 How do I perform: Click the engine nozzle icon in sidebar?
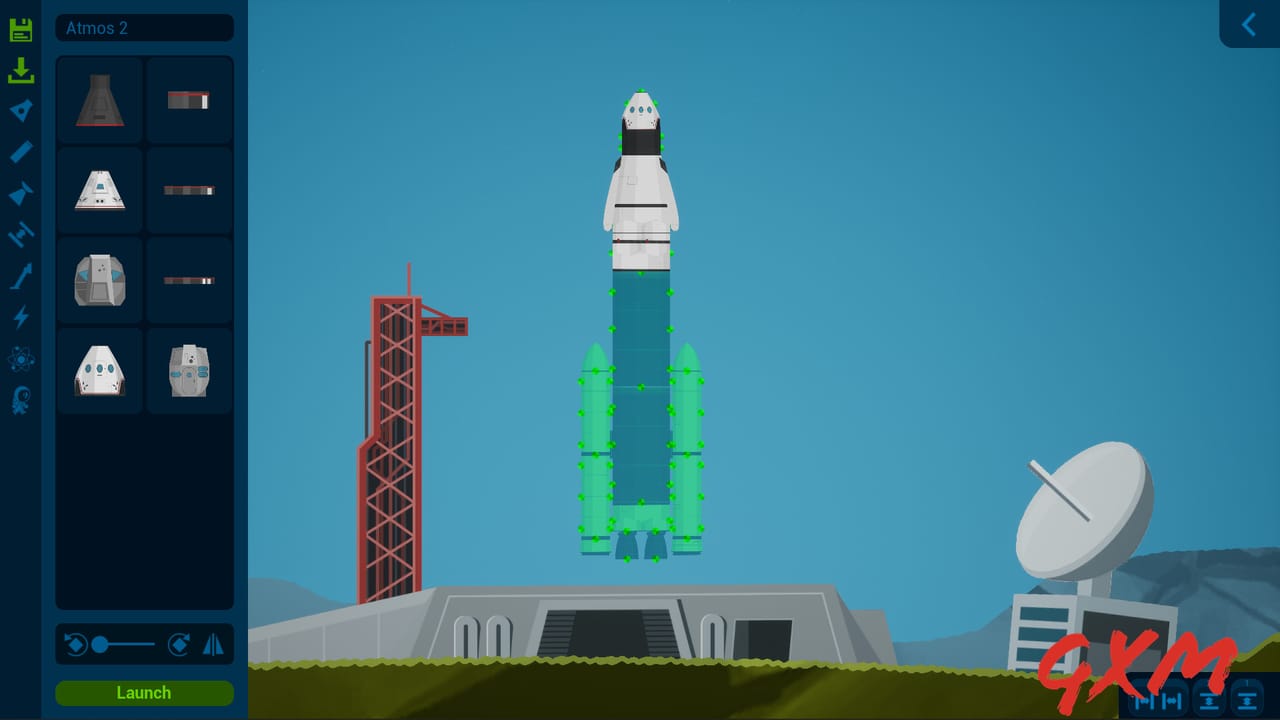pyautogui.click(x=21, y=193)
